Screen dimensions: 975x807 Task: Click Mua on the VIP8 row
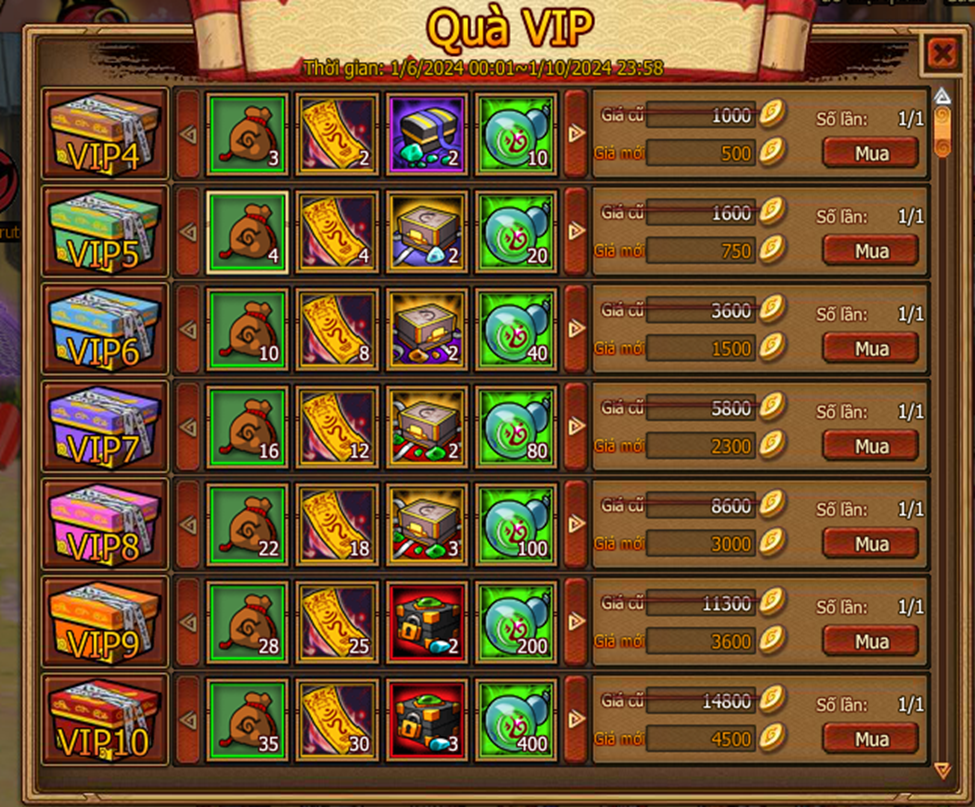point(870,544)
